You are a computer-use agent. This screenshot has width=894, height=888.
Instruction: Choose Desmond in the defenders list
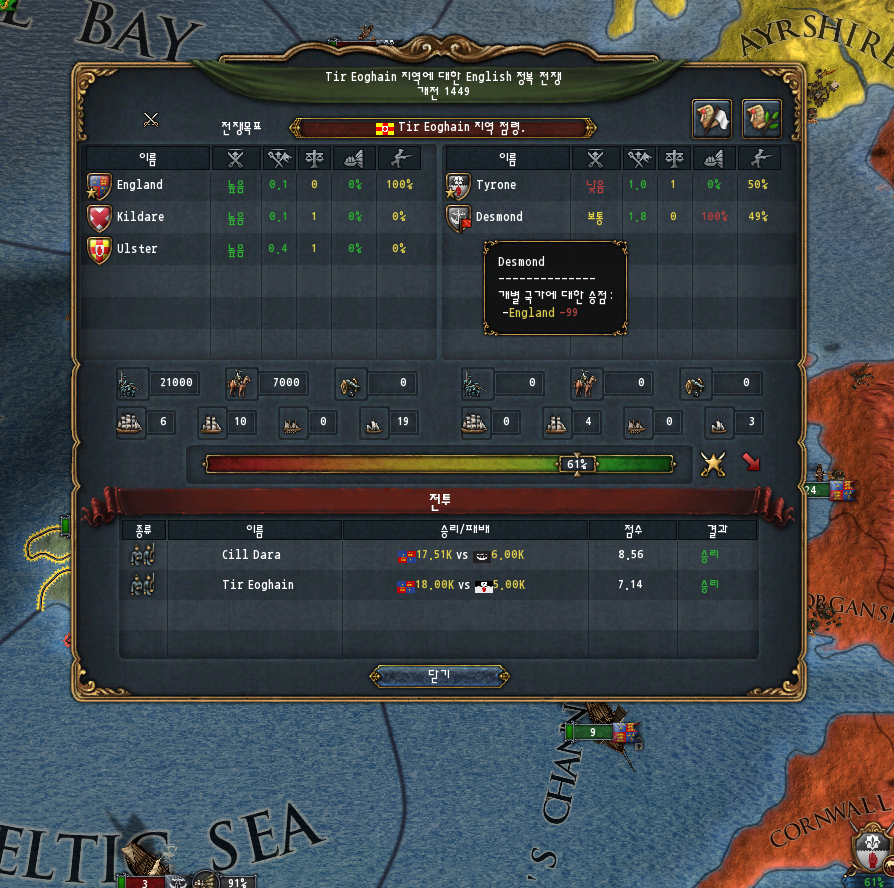(x=499, y=217)
